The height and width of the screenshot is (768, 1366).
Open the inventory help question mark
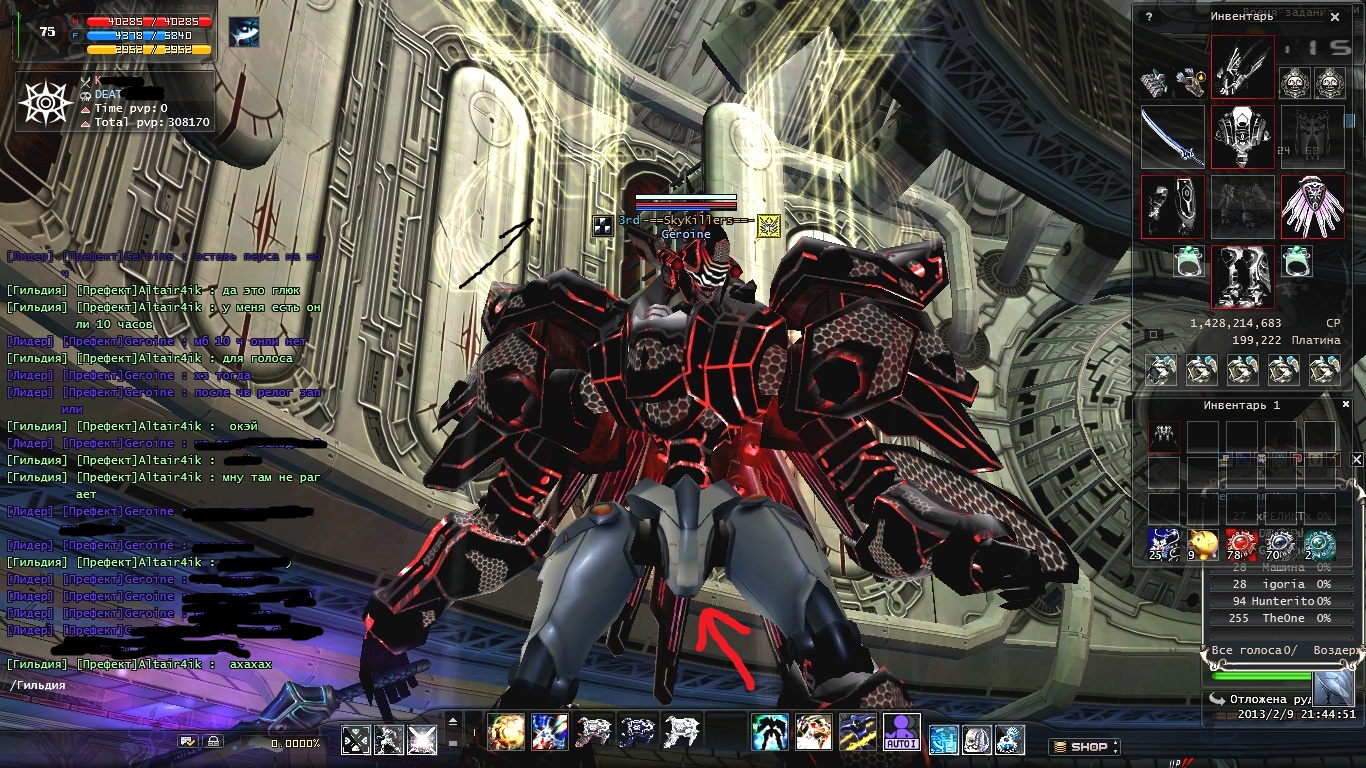coord(1149,17)
